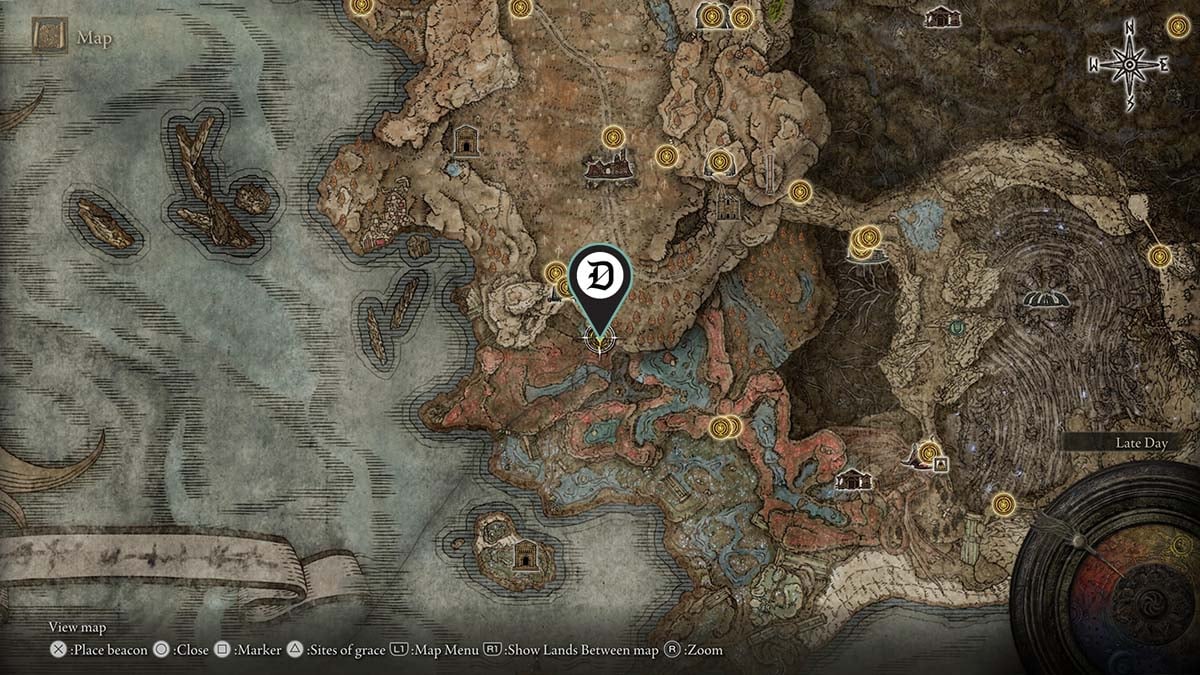
Task: Click the compass rose on the map
Action: point(1130,65)
